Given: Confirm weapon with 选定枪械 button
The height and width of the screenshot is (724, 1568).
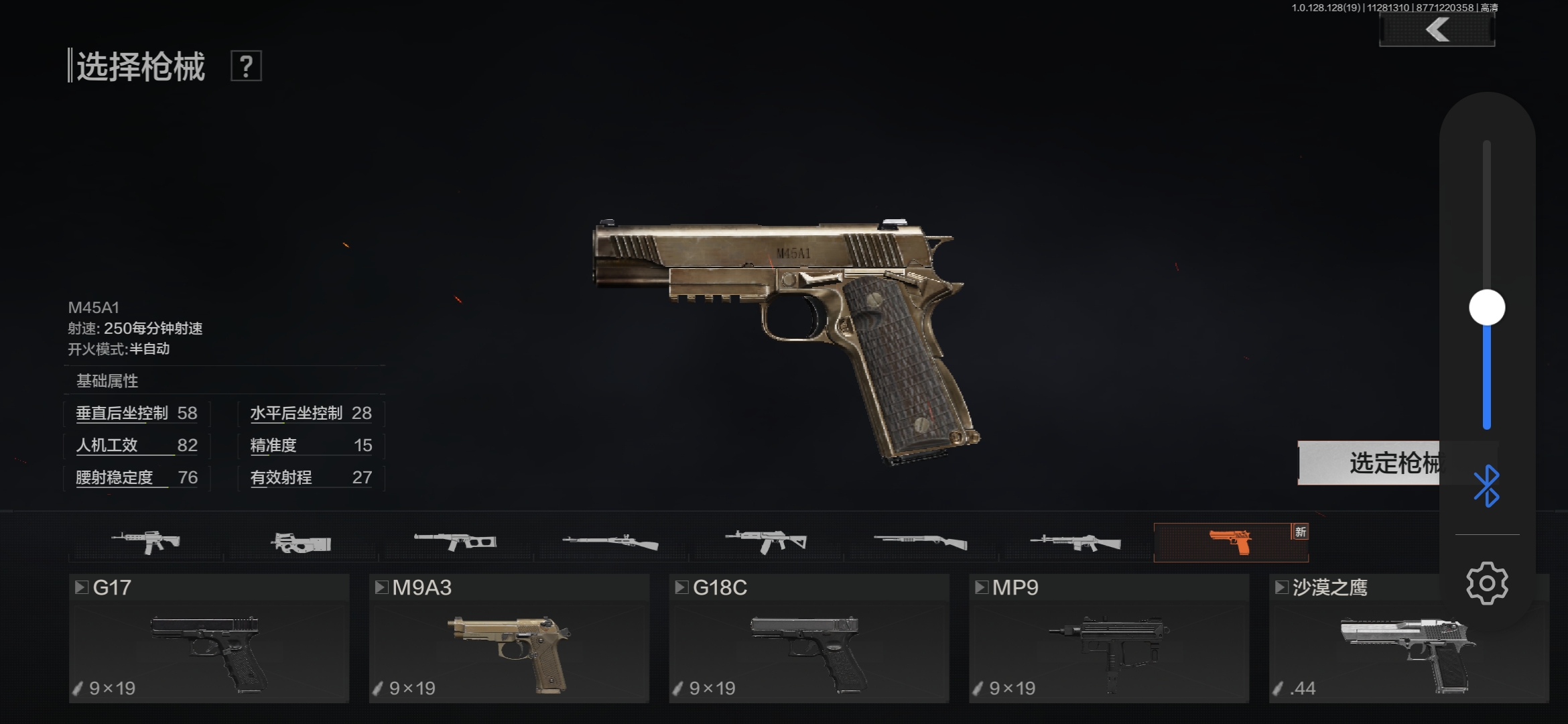Looking at the screenshot, I should [x=1367, y=463].
